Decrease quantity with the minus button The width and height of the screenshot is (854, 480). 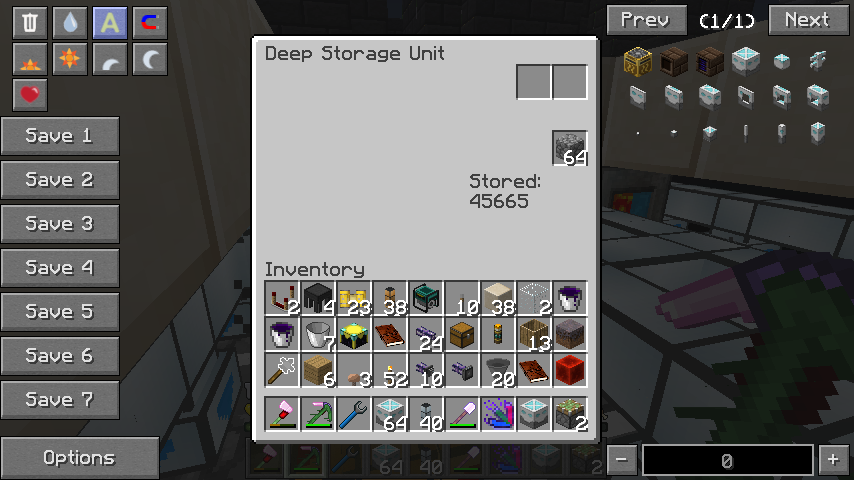click(x=622, y=460)
